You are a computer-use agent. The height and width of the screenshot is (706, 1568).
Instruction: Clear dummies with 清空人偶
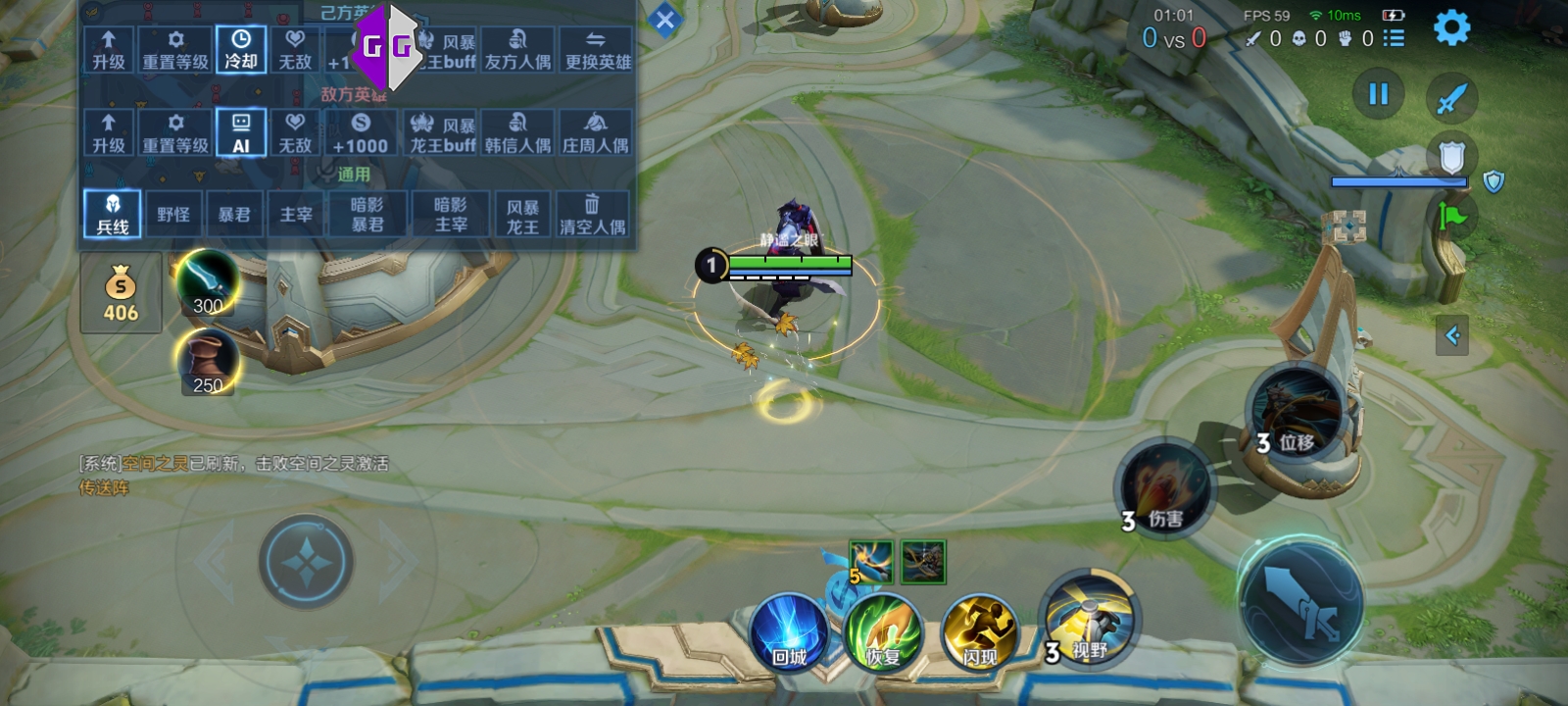(x=592, y=215)
